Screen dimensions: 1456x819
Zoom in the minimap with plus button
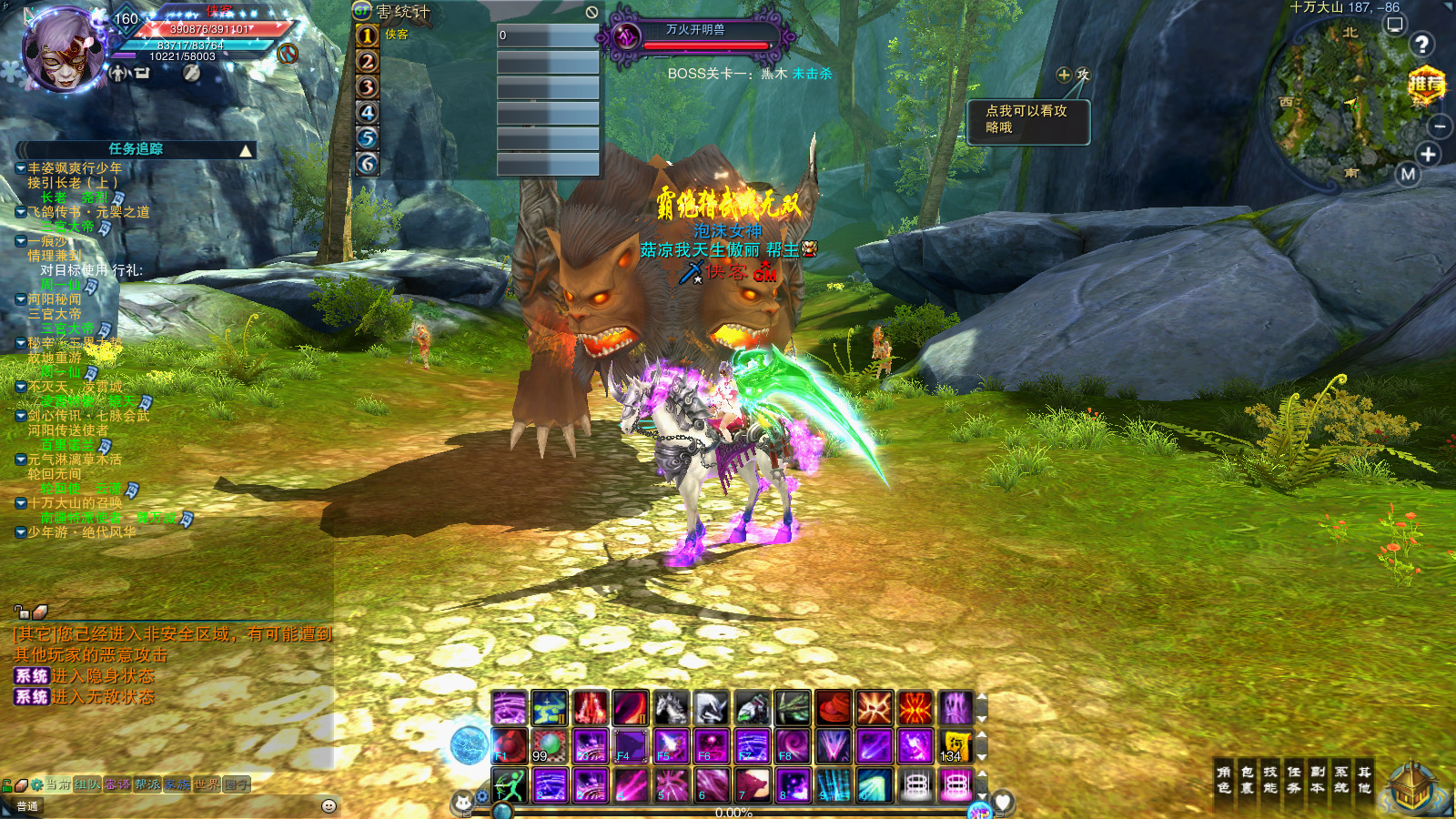point(1428,155)
